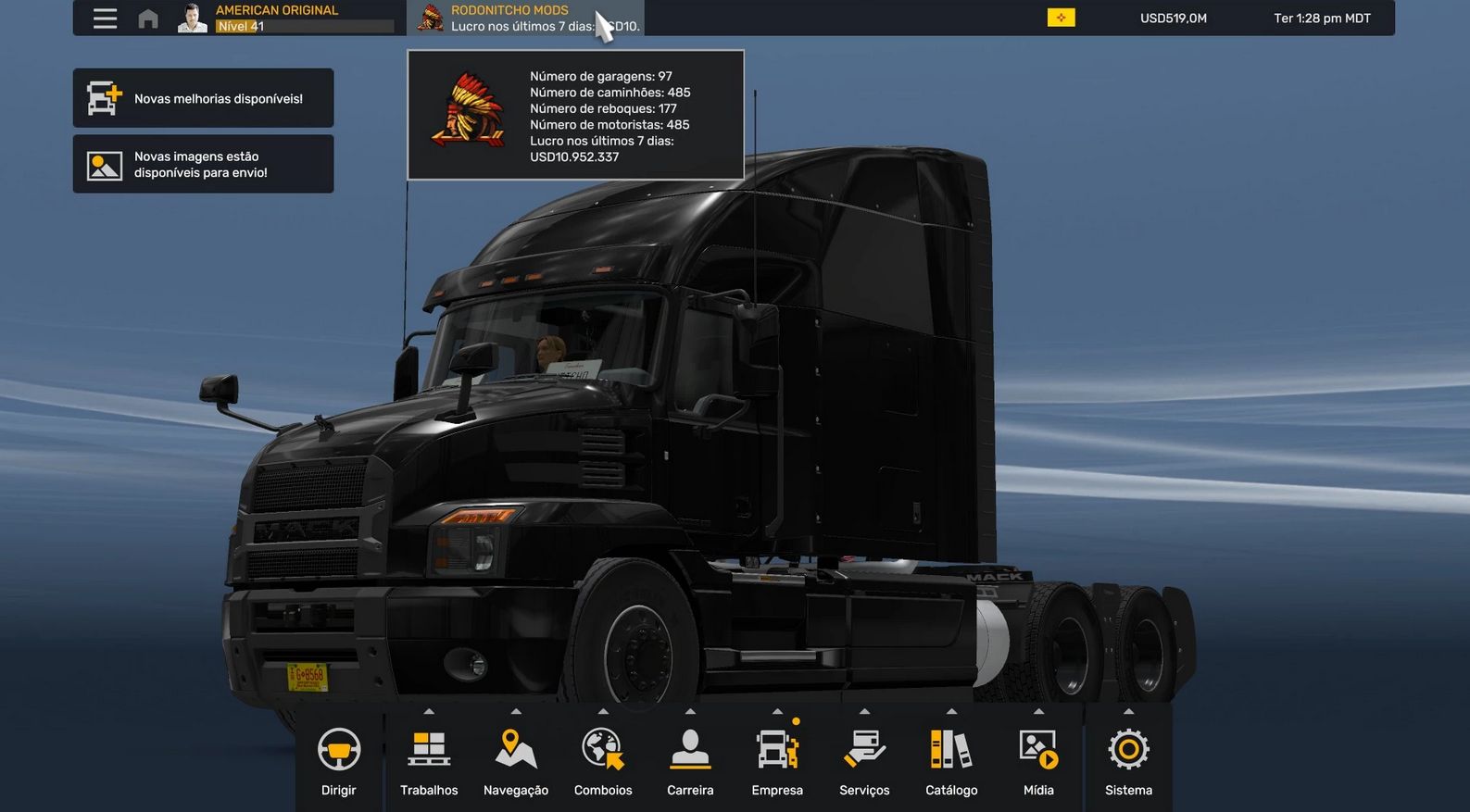Open the Comboios menu
Image resolution: width=1470 pixels, height=812 pixels.
(603, 759)
